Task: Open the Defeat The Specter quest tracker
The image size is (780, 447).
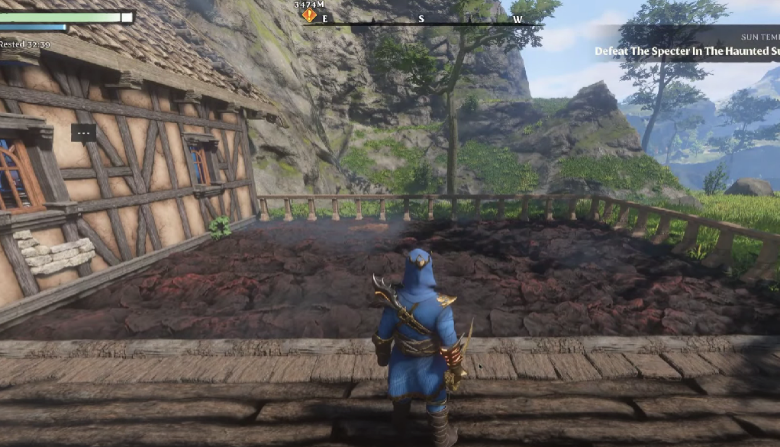Action: click(686, 50)
